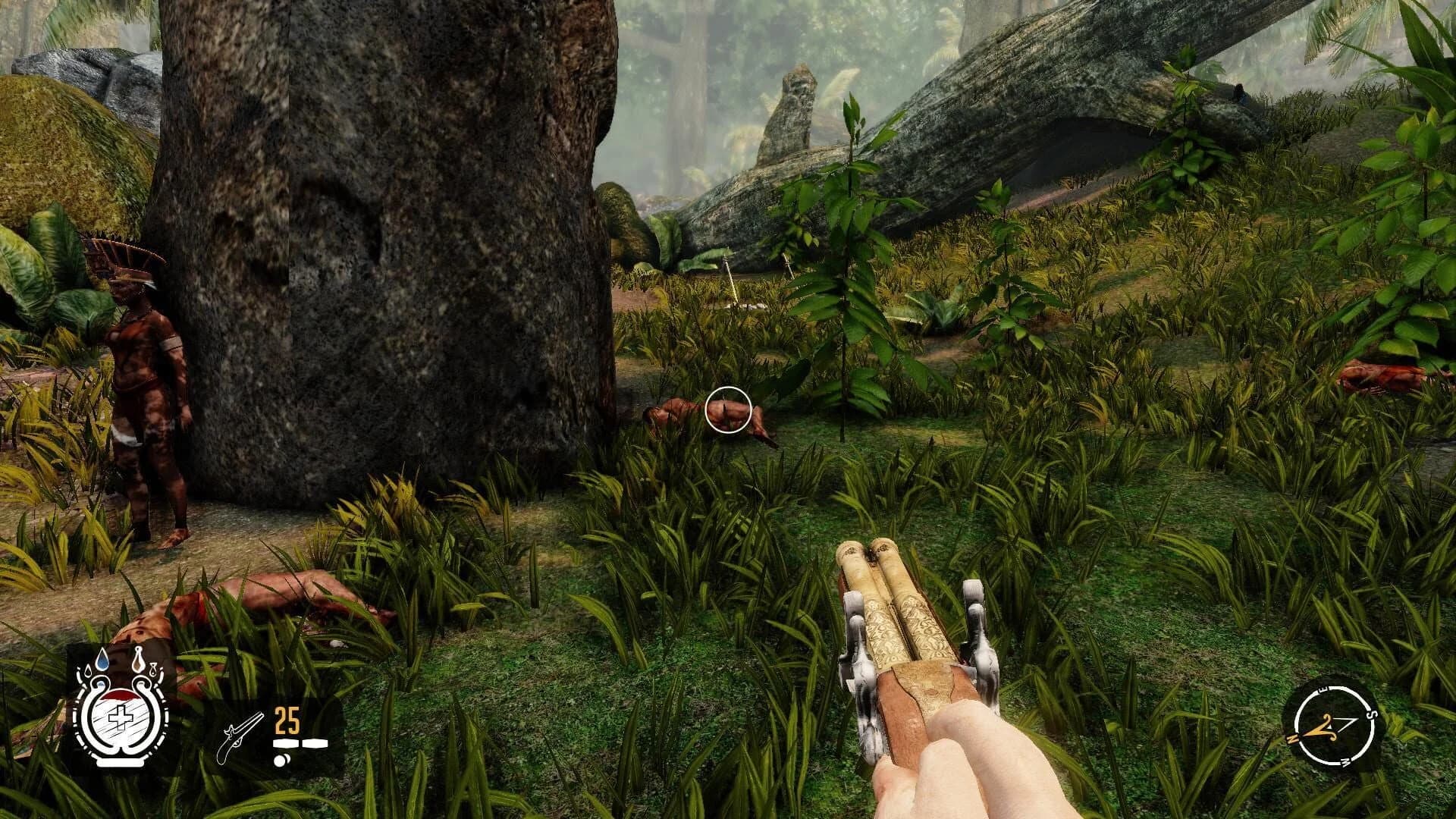Select the health emblem with the cross
The width and height of the screenshot is (1456, 819).
[120, 717]
